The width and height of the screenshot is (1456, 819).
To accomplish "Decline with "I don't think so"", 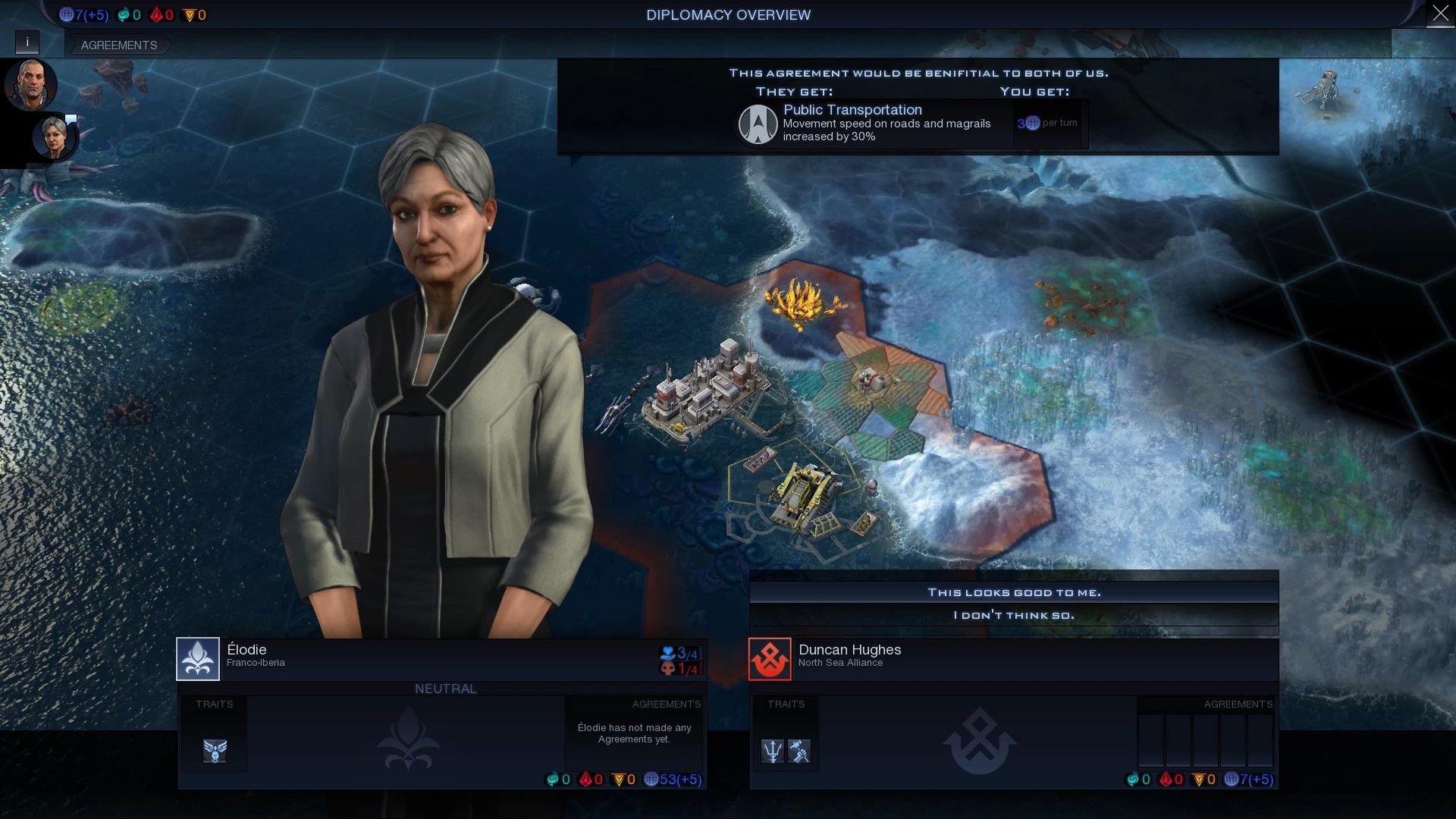I will [x=1014, y=615].
